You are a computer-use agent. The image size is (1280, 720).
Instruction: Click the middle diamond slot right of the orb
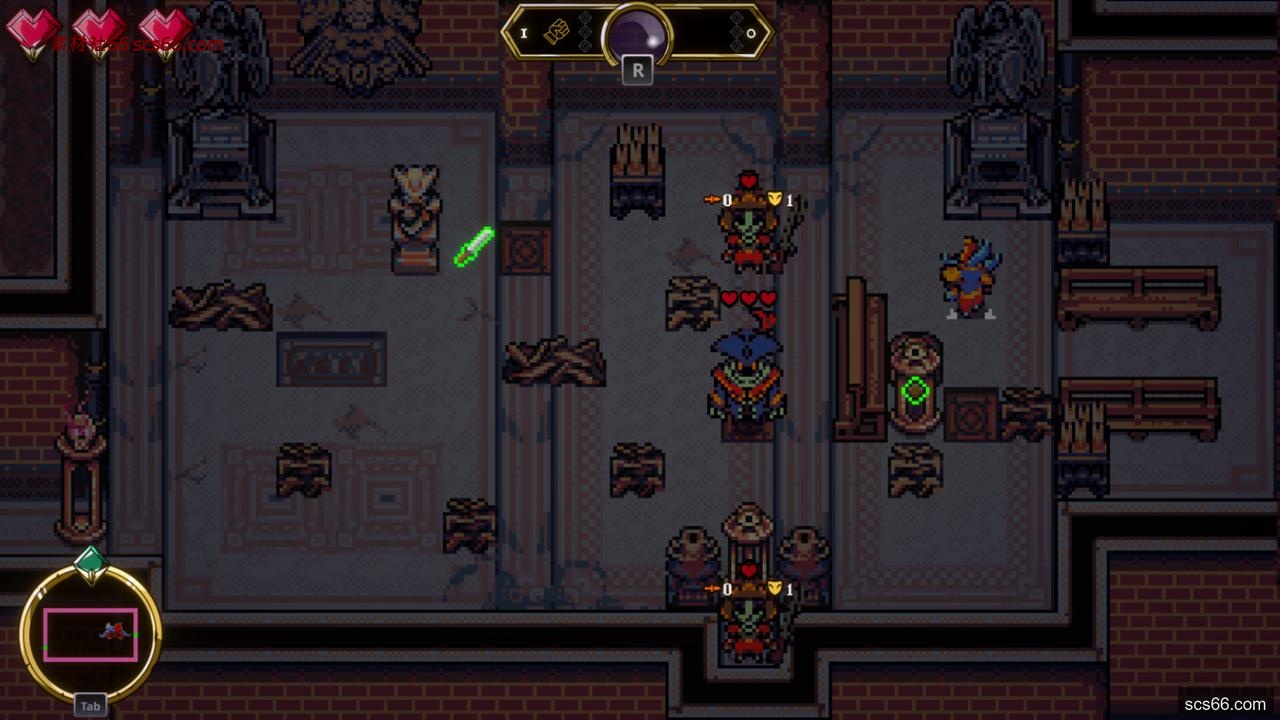click(736, 31)
